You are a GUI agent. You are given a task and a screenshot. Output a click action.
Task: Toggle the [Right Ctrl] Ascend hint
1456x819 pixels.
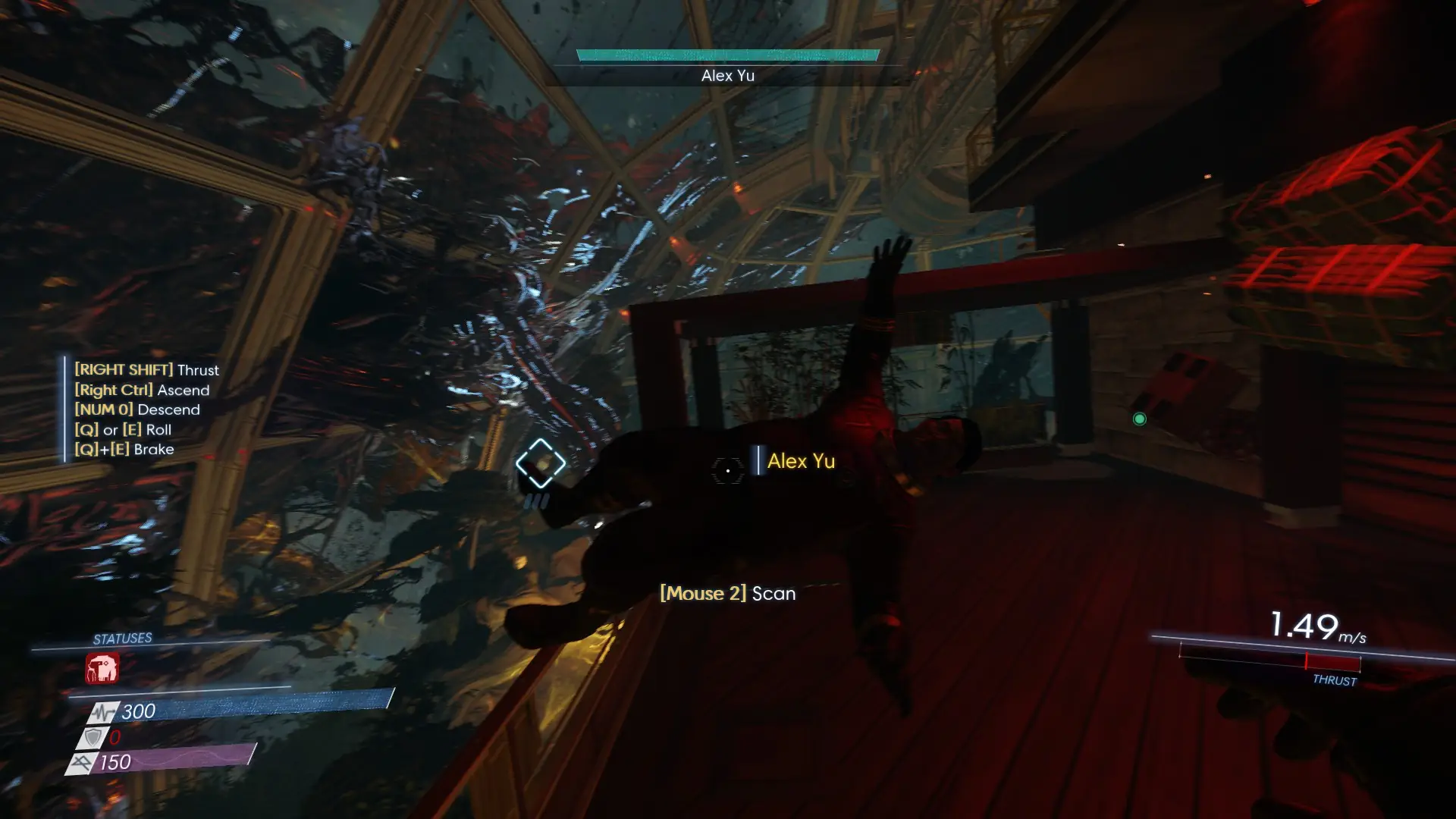[141, 390]
